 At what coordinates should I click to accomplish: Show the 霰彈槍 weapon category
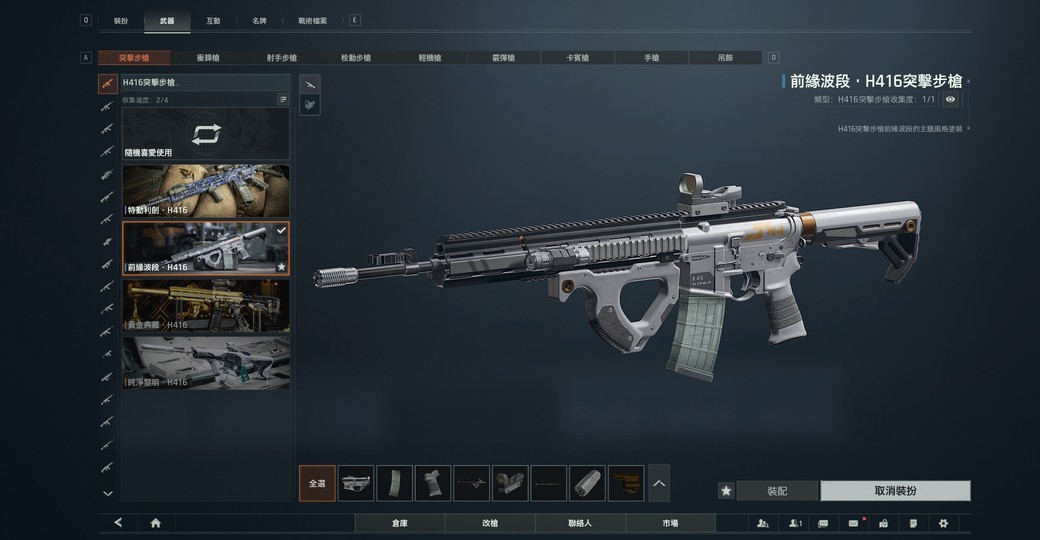click(504, 58)
